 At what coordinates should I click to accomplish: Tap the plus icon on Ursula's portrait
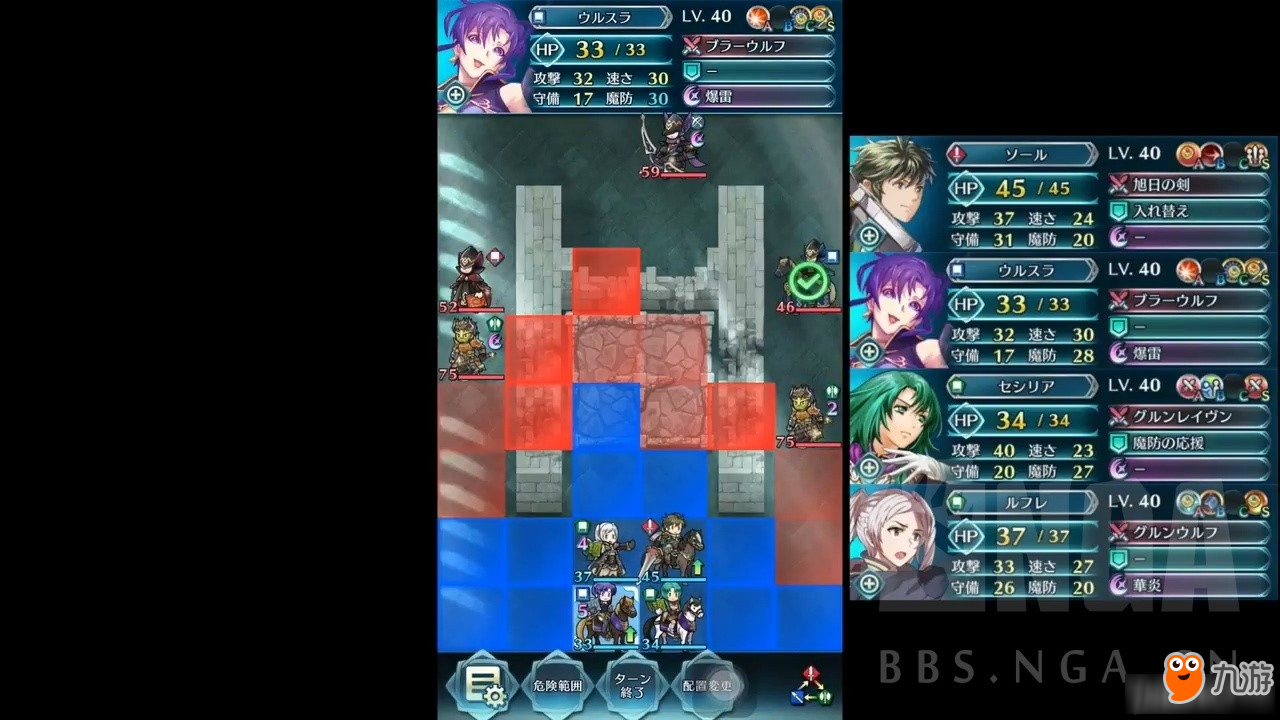click(456, 95)
